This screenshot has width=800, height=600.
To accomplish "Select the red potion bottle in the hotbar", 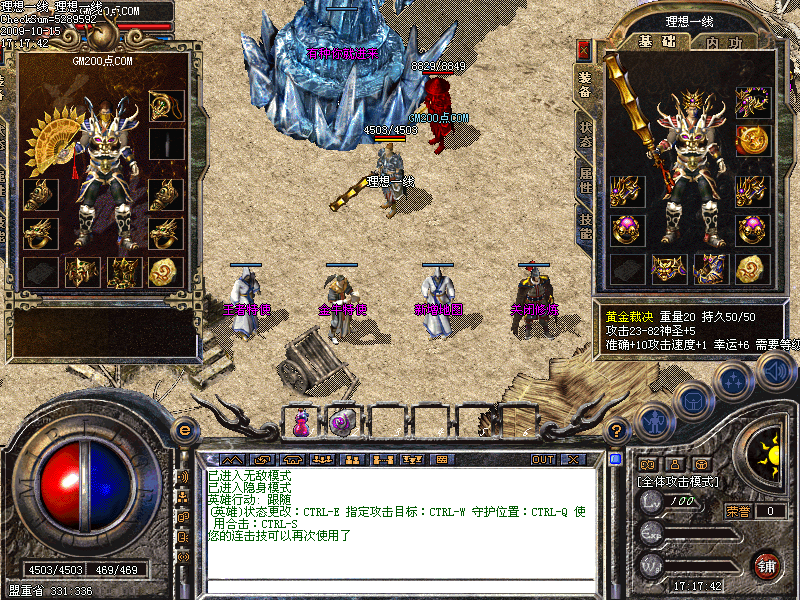I will [x=301, y=422].
